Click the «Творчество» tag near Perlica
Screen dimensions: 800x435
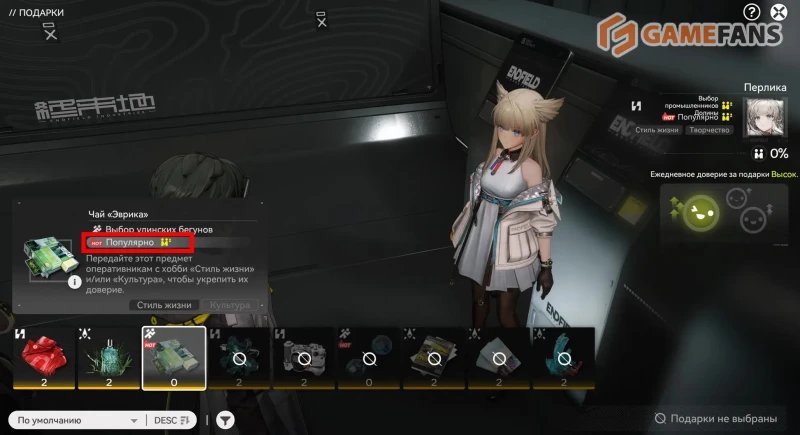coord(709,131)
